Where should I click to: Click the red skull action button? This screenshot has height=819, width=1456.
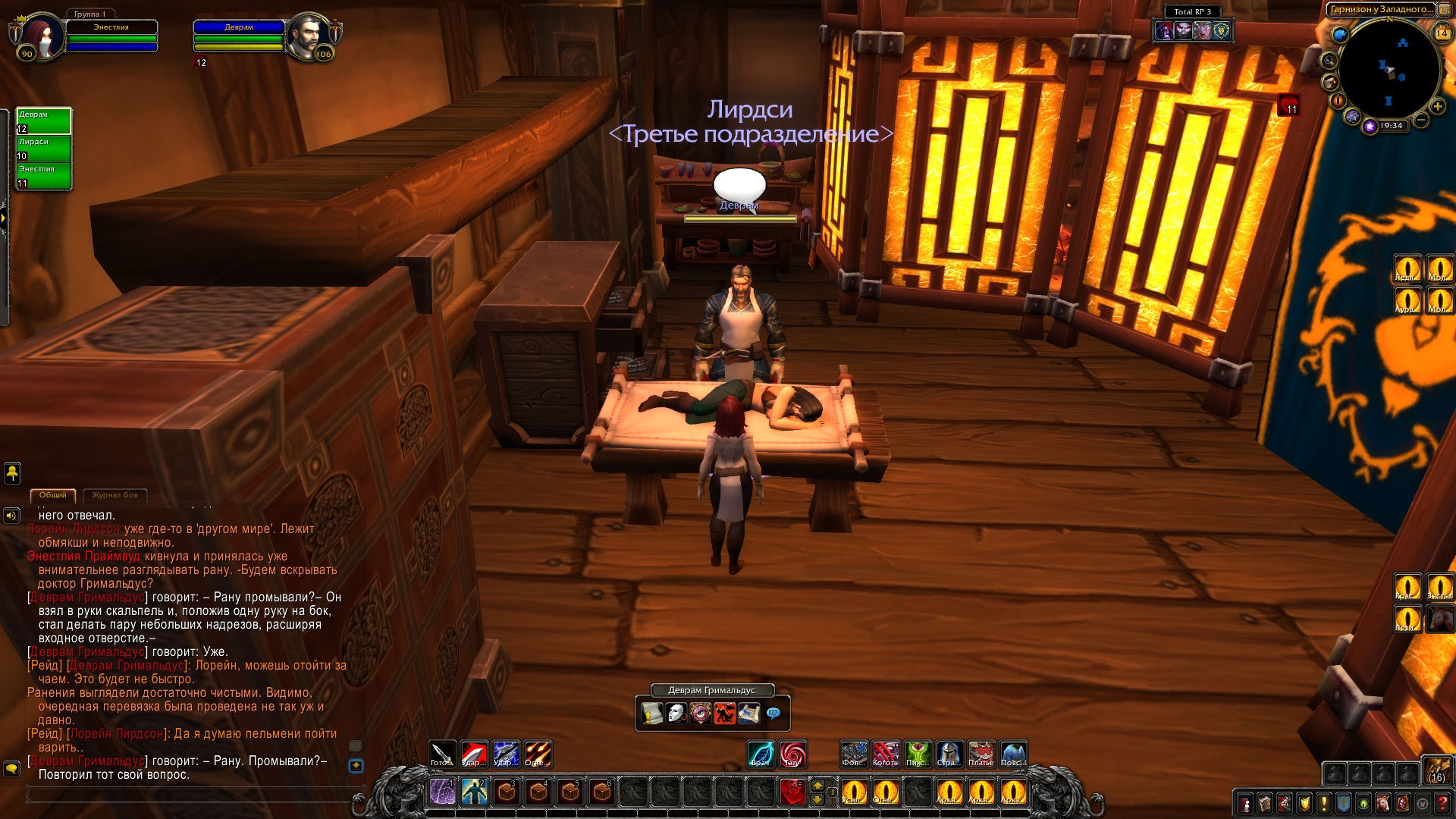[792, 792]
